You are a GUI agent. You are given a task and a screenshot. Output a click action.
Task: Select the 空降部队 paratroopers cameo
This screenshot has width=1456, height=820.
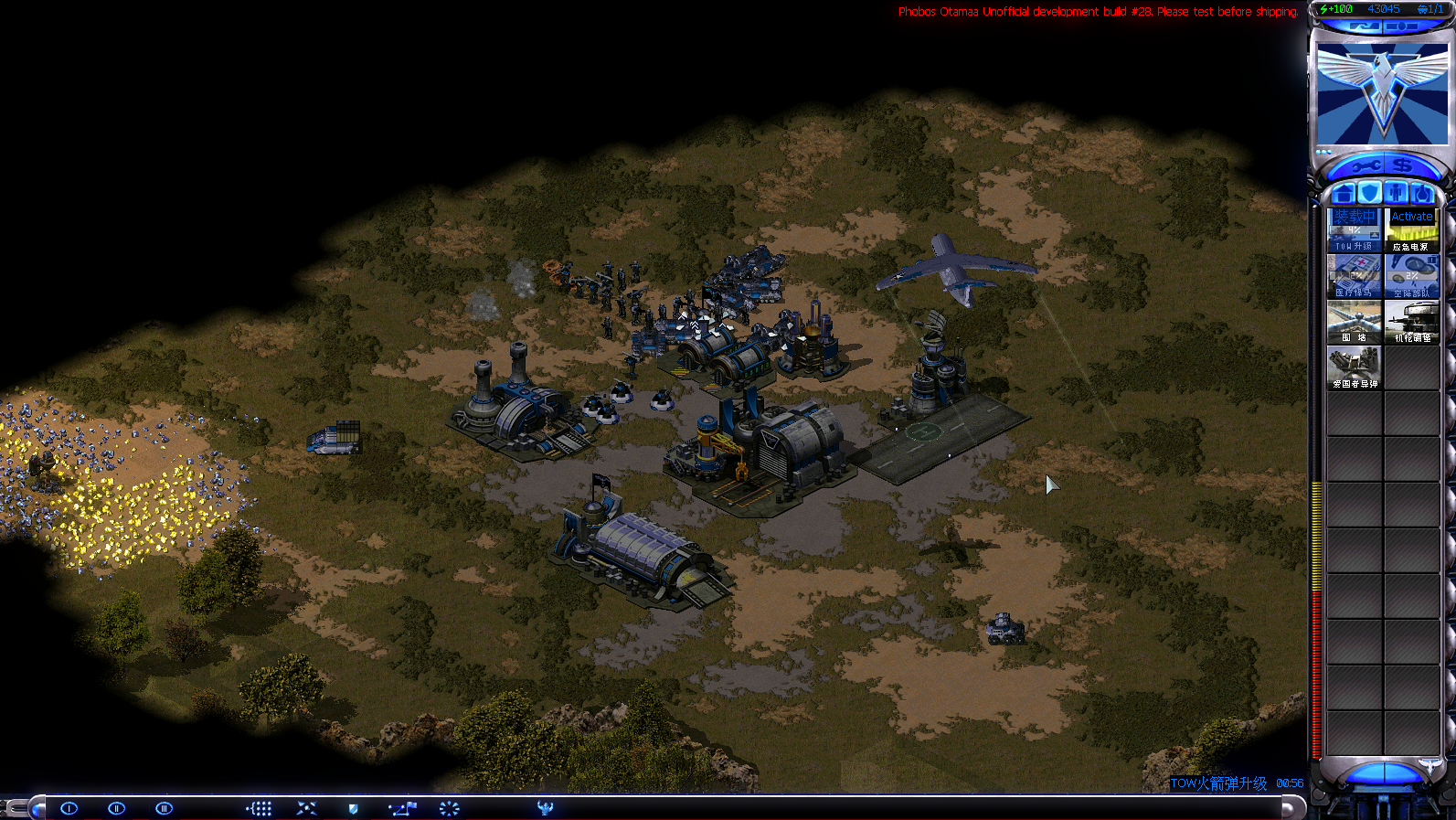click(x=1411, y=275)
